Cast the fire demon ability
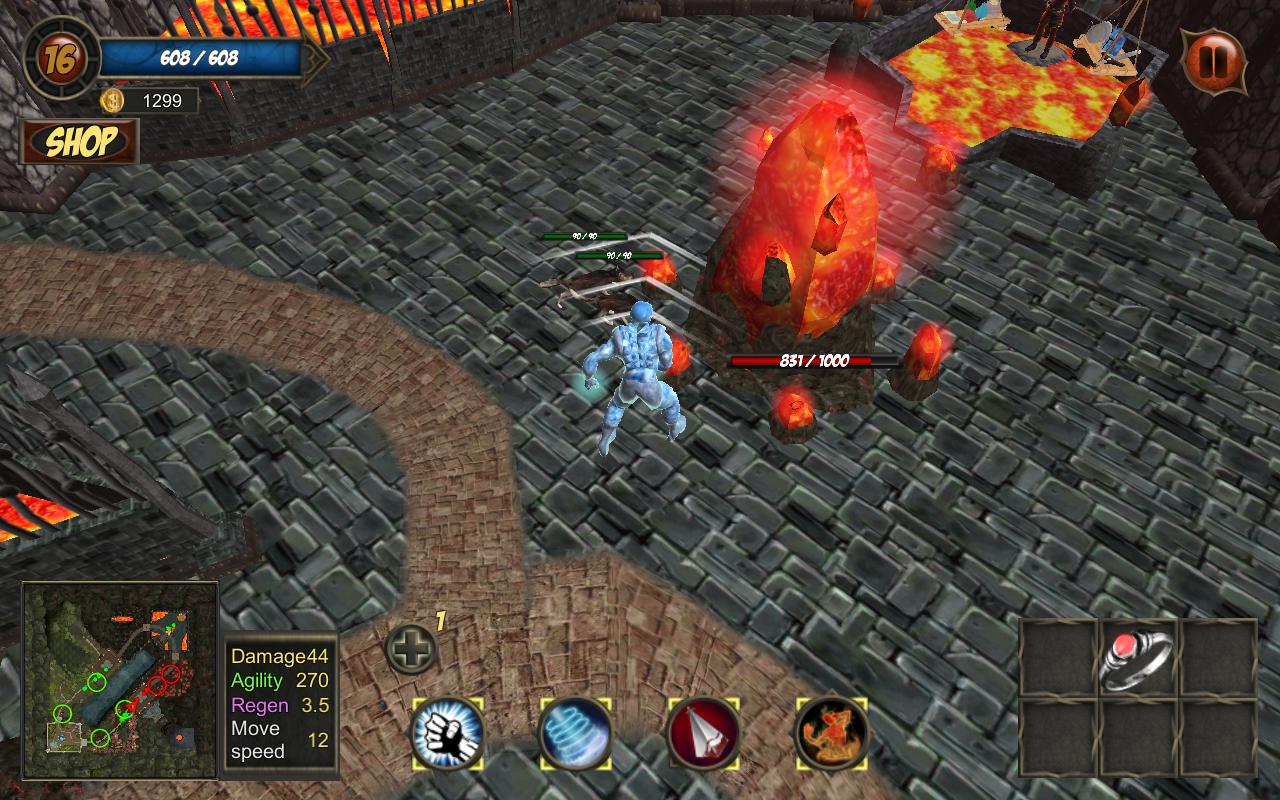Viewport: 1280px width, 800px height. pyautogui.click(x=831, y=733)
